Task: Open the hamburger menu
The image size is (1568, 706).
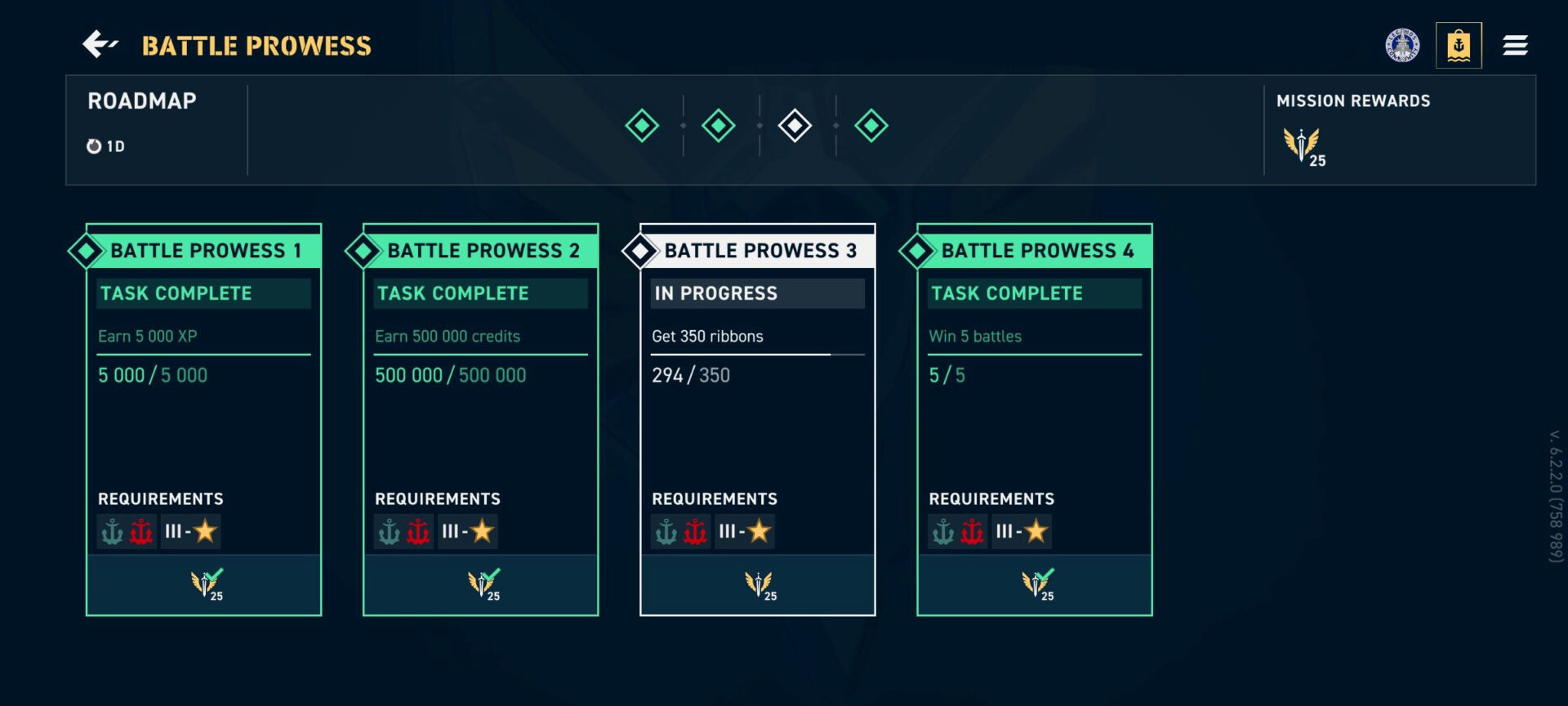Action: click(1516, 45)
